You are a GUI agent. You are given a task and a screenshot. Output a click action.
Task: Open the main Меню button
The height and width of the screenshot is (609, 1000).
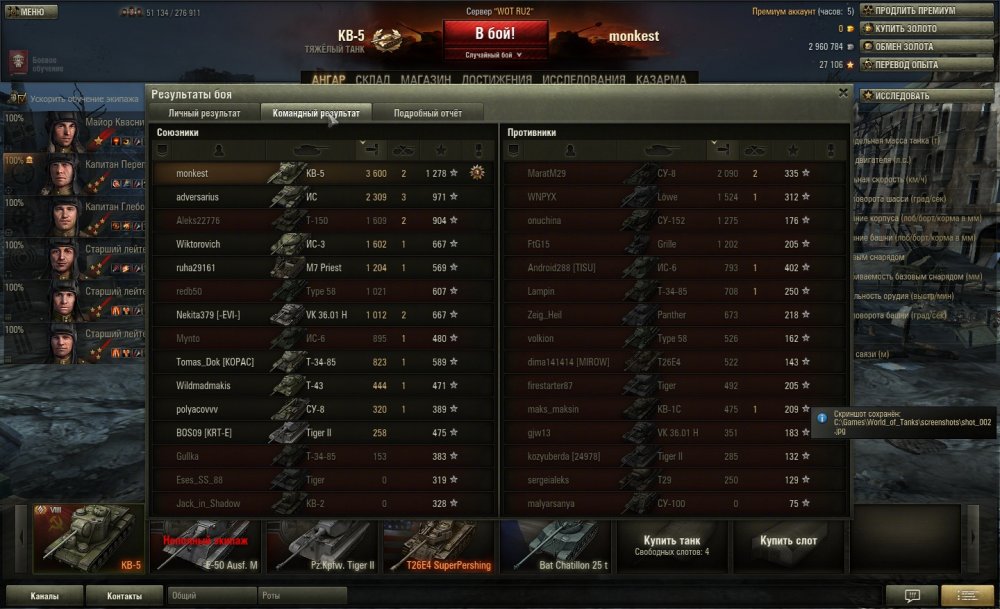point(27,12)
